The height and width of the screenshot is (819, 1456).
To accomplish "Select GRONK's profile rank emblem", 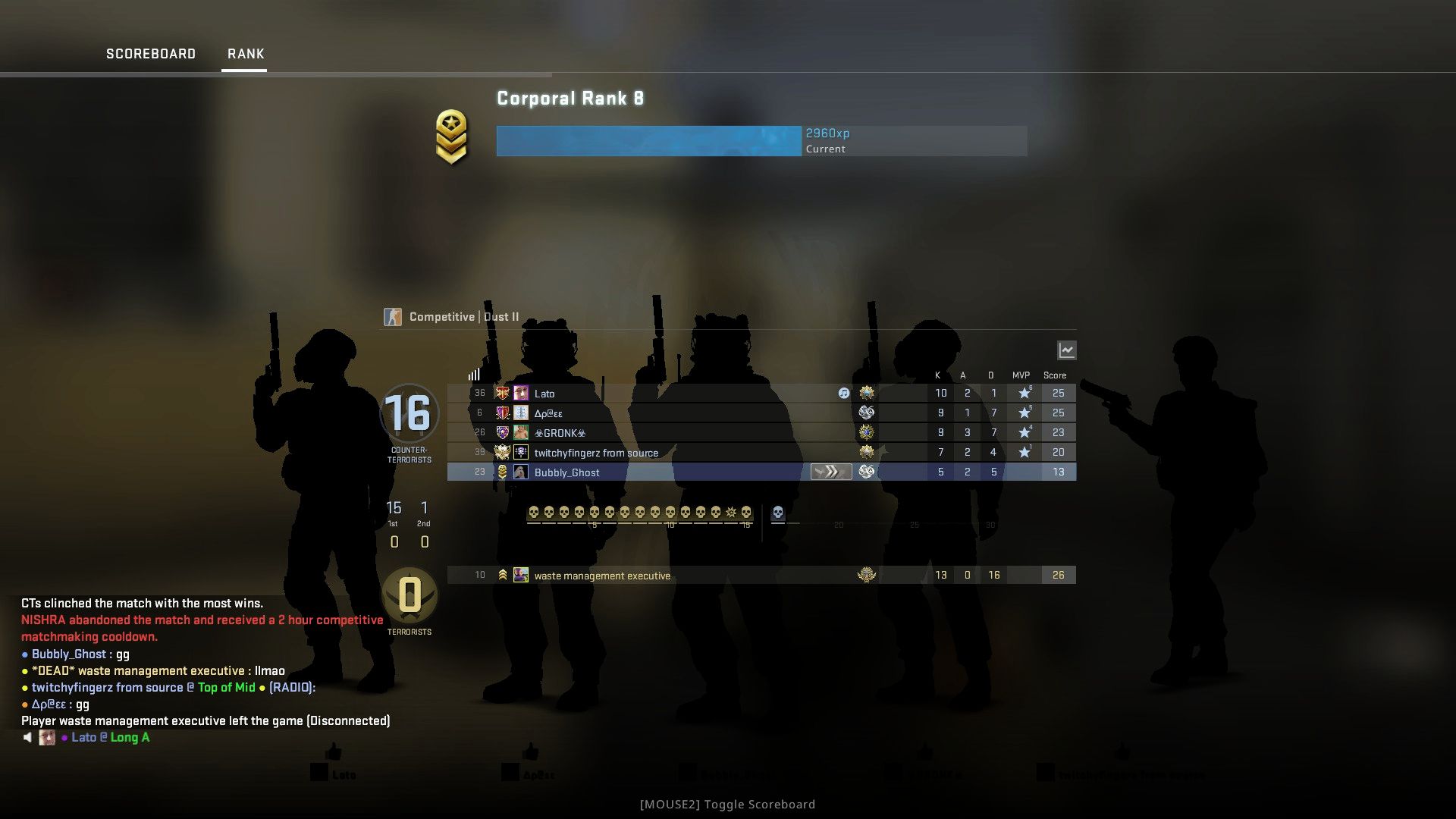I will pos(501,432).
